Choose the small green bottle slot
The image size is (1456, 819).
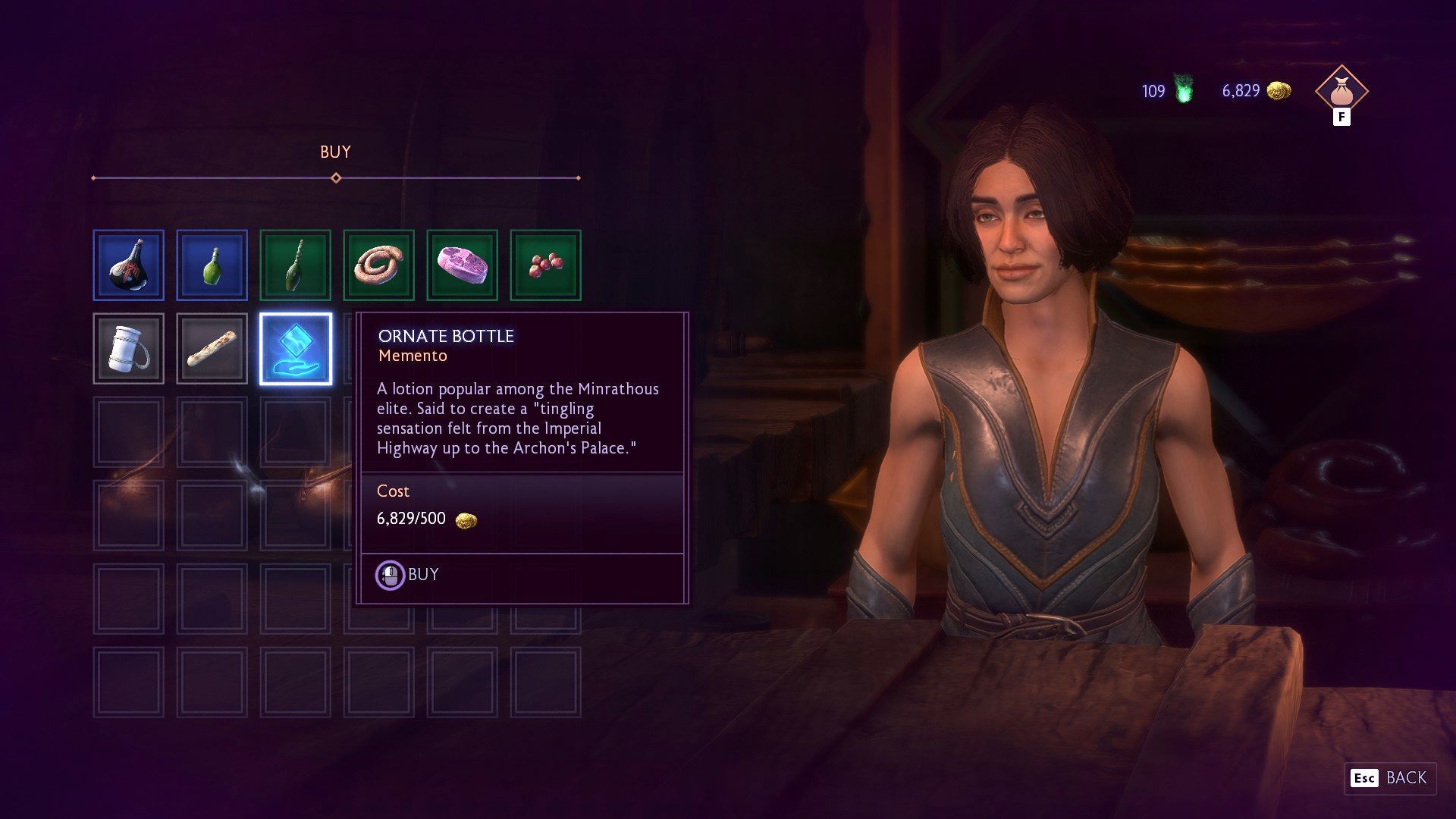click(212, 265)
